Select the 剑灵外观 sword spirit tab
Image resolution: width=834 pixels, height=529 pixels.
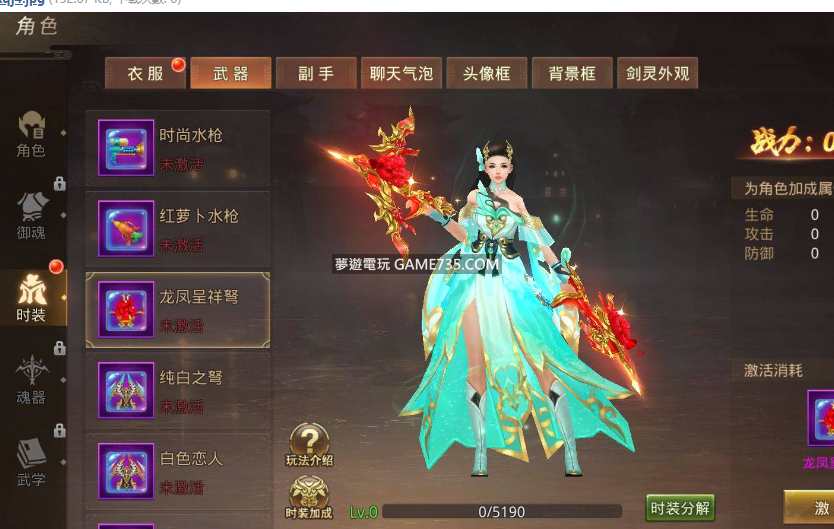(x=657, y=73)
